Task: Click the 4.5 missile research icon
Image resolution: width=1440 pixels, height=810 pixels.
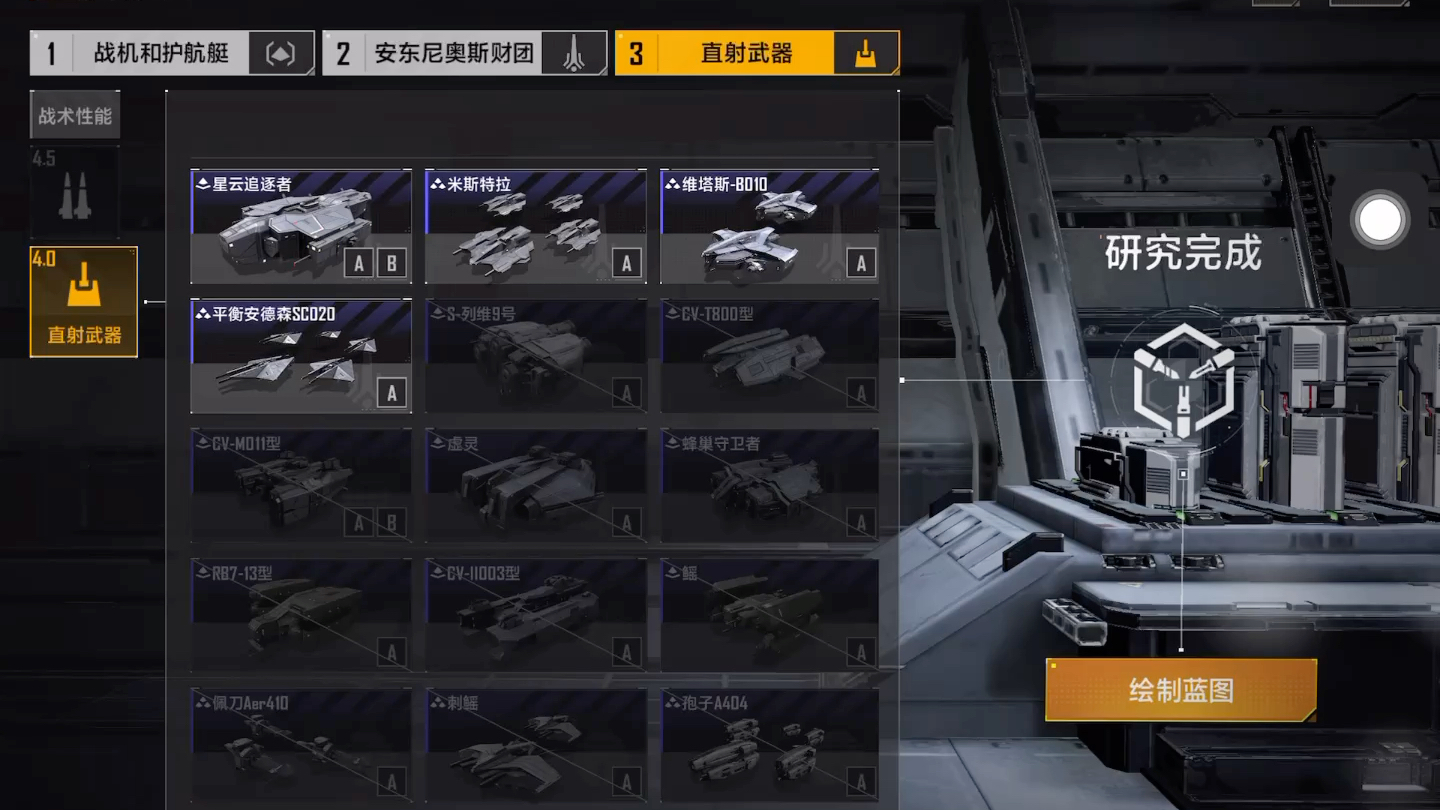Action: click(75, 192)
